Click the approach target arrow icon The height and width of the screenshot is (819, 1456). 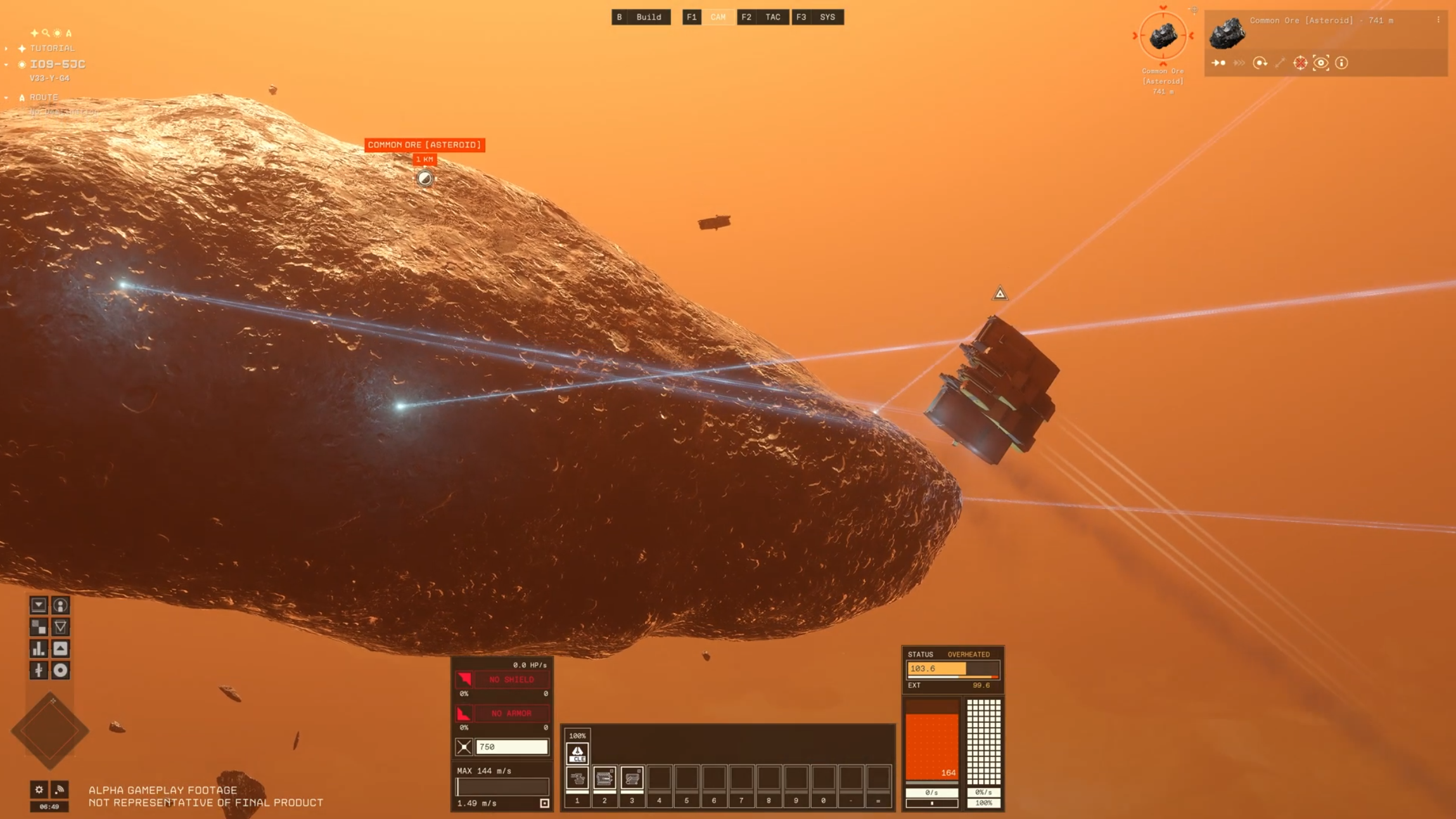[x=1218, y=63]
